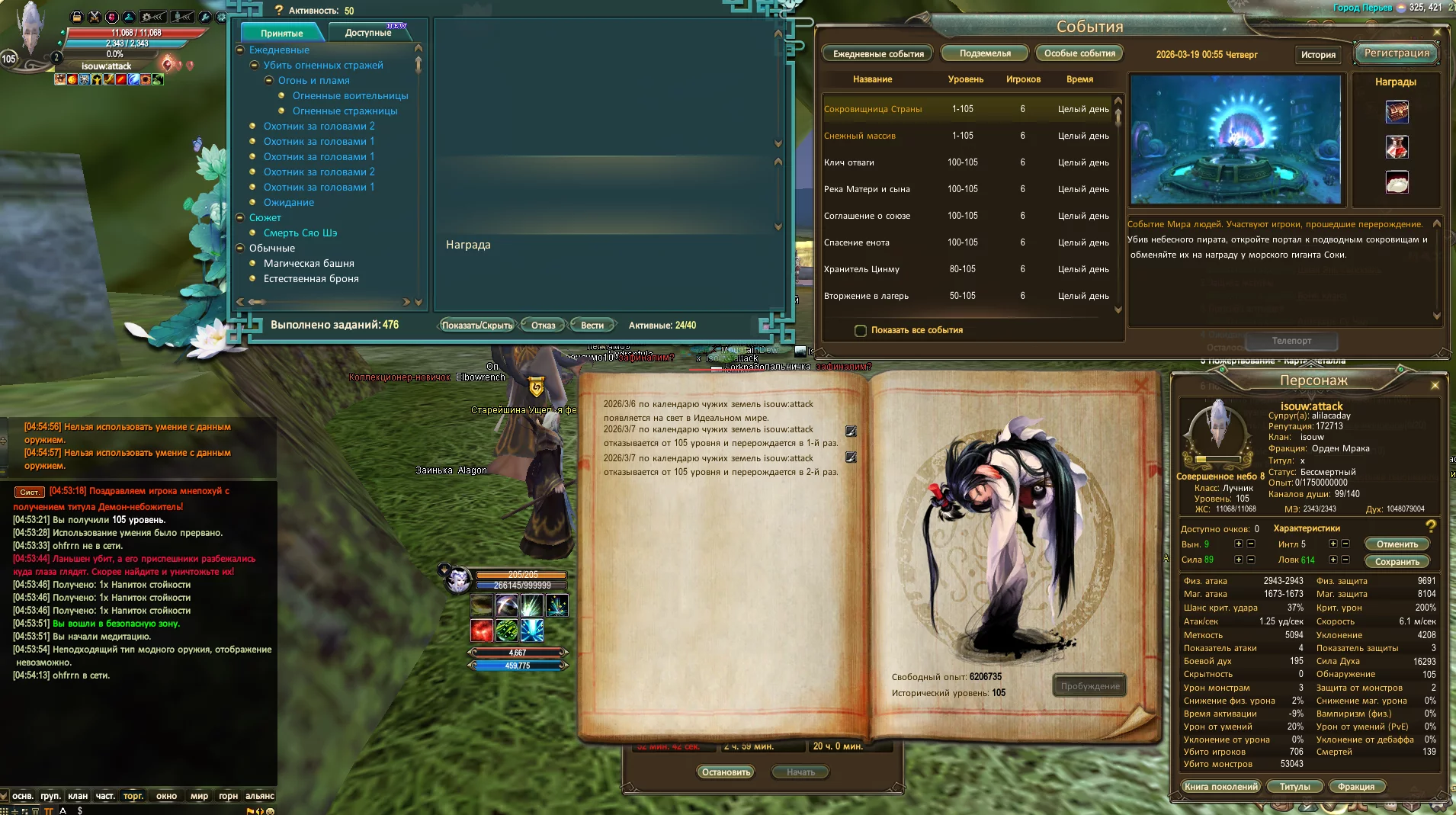Cancel stat changes with Отменить

pyautogui.click(x=1397, y=544)
